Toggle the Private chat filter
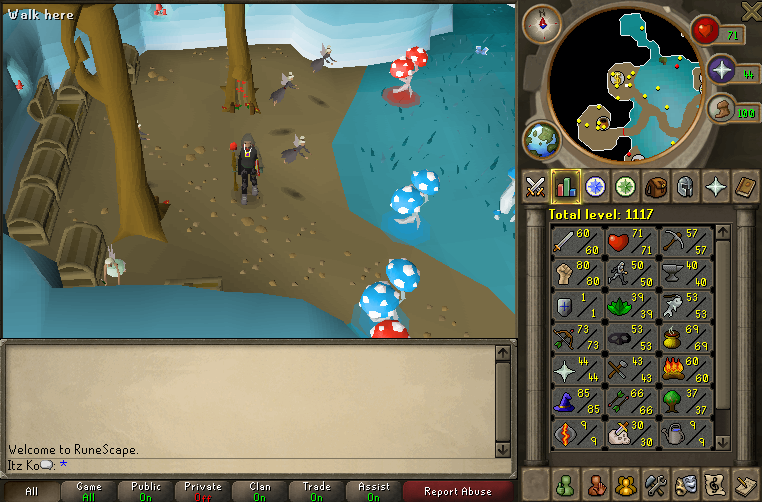Image resolution: width=762 pixels, height=502 pixels. coord(203,491)
